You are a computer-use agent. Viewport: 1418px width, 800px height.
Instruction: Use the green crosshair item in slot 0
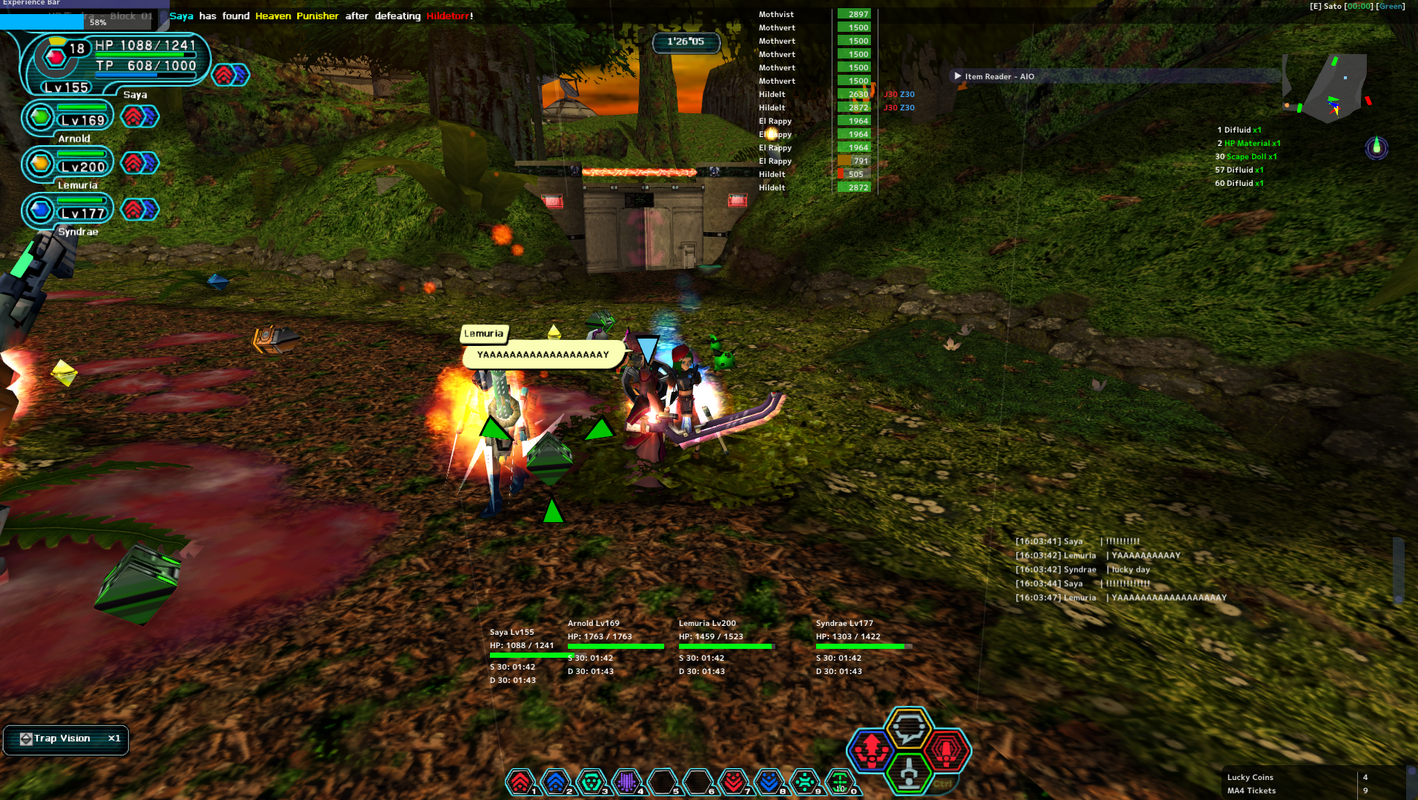point(840,781)
